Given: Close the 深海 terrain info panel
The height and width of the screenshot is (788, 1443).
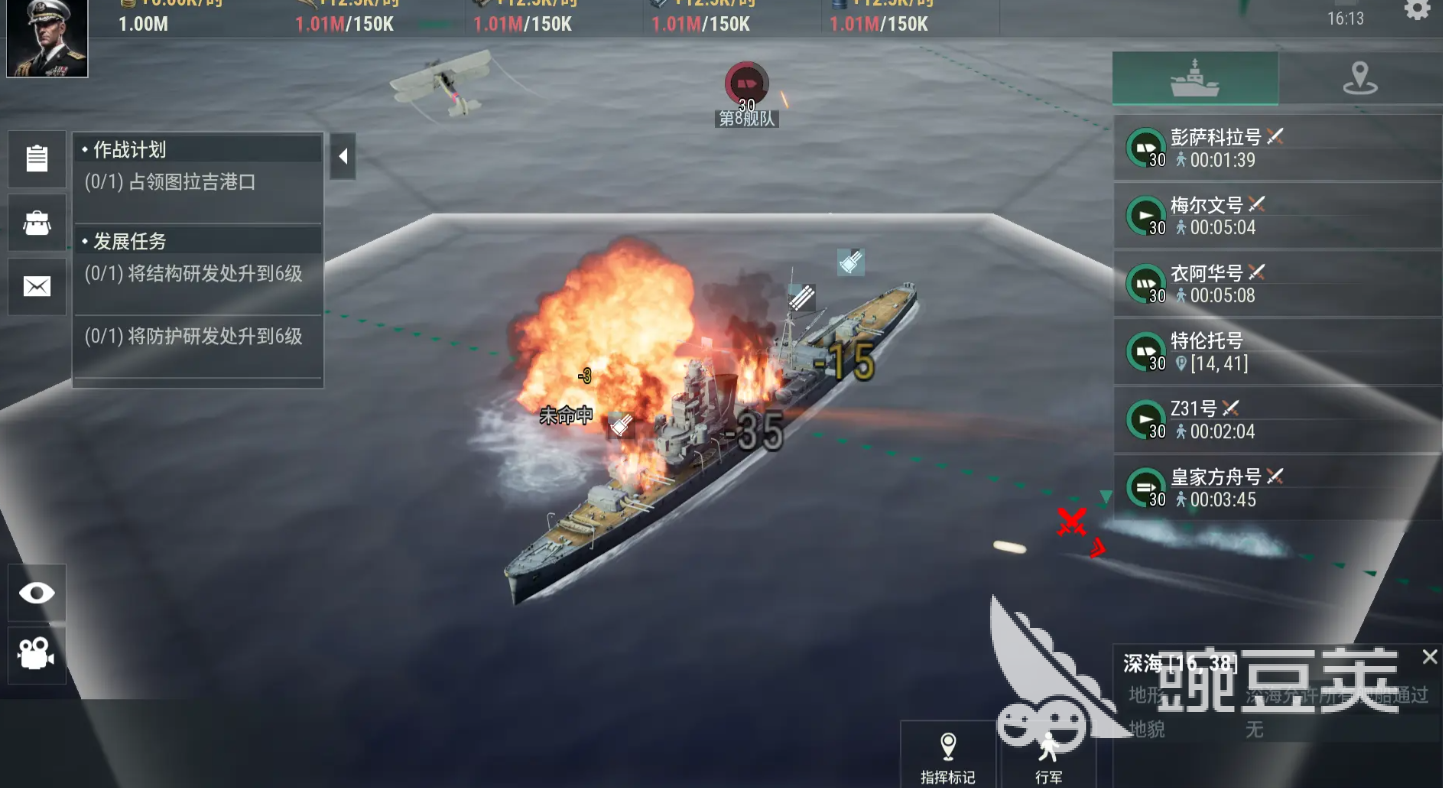Looking at the screenshot, I should 1430,657.
